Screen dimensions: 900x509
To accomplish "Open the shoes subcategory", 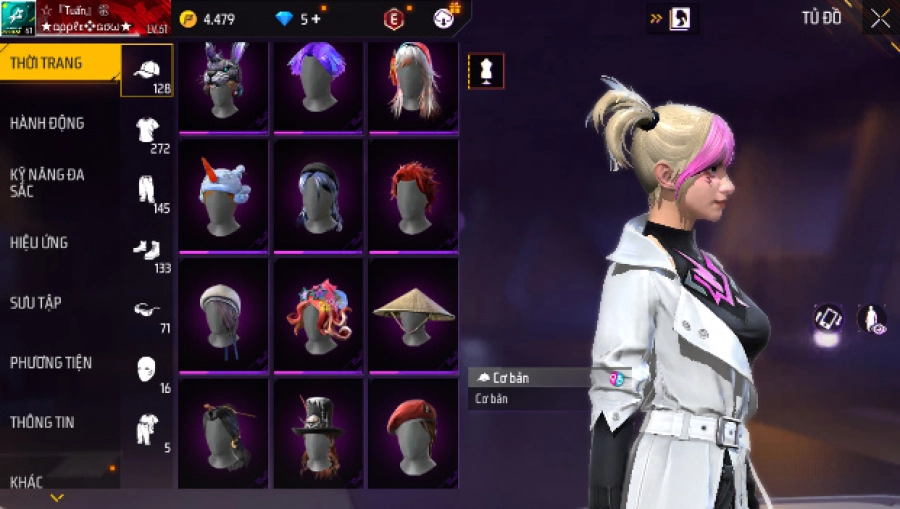I will click(x=147, y=251).
